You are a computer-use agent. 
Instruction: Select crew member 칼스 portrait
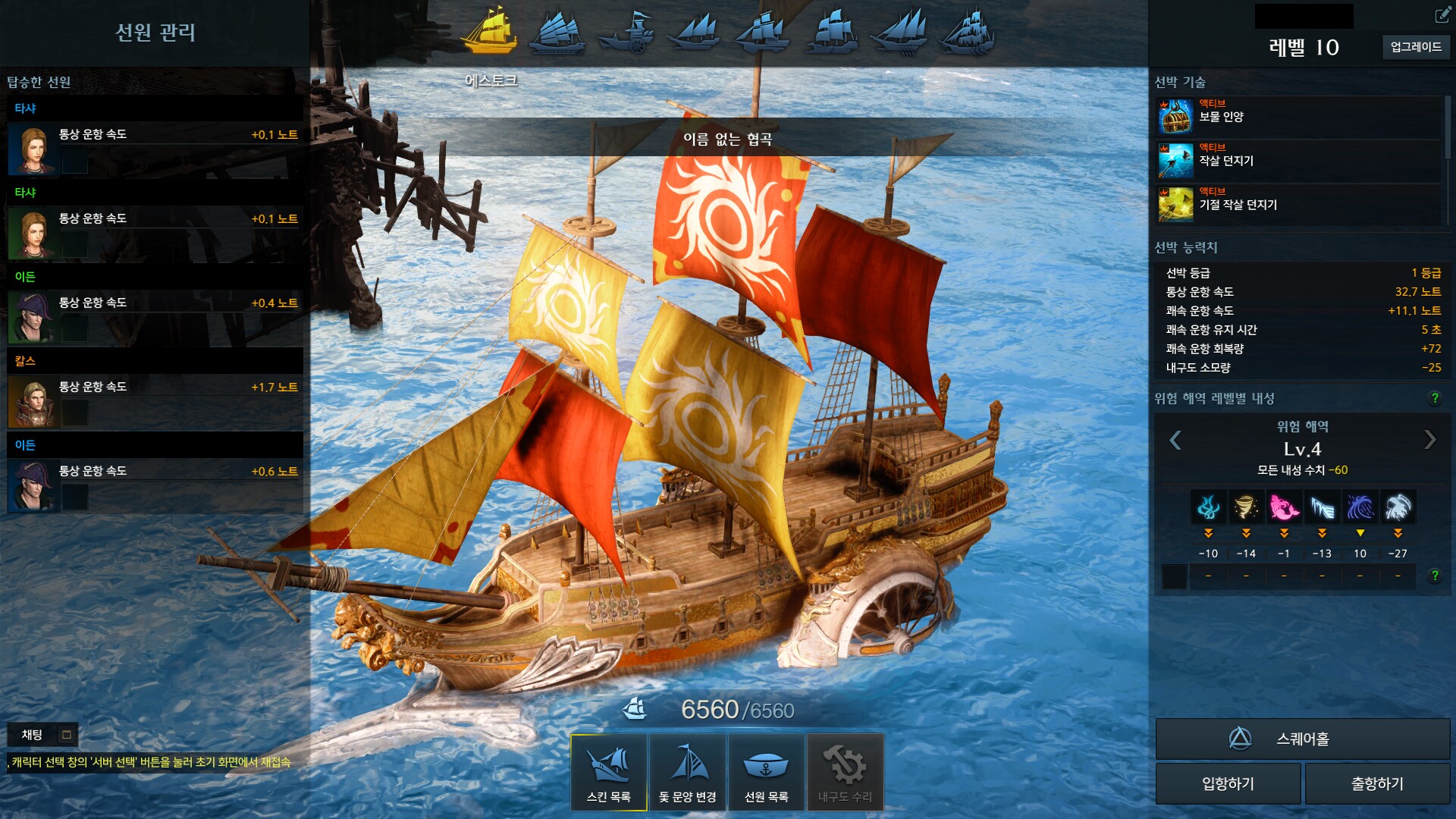pyautogui.click(x=32, y=403)
